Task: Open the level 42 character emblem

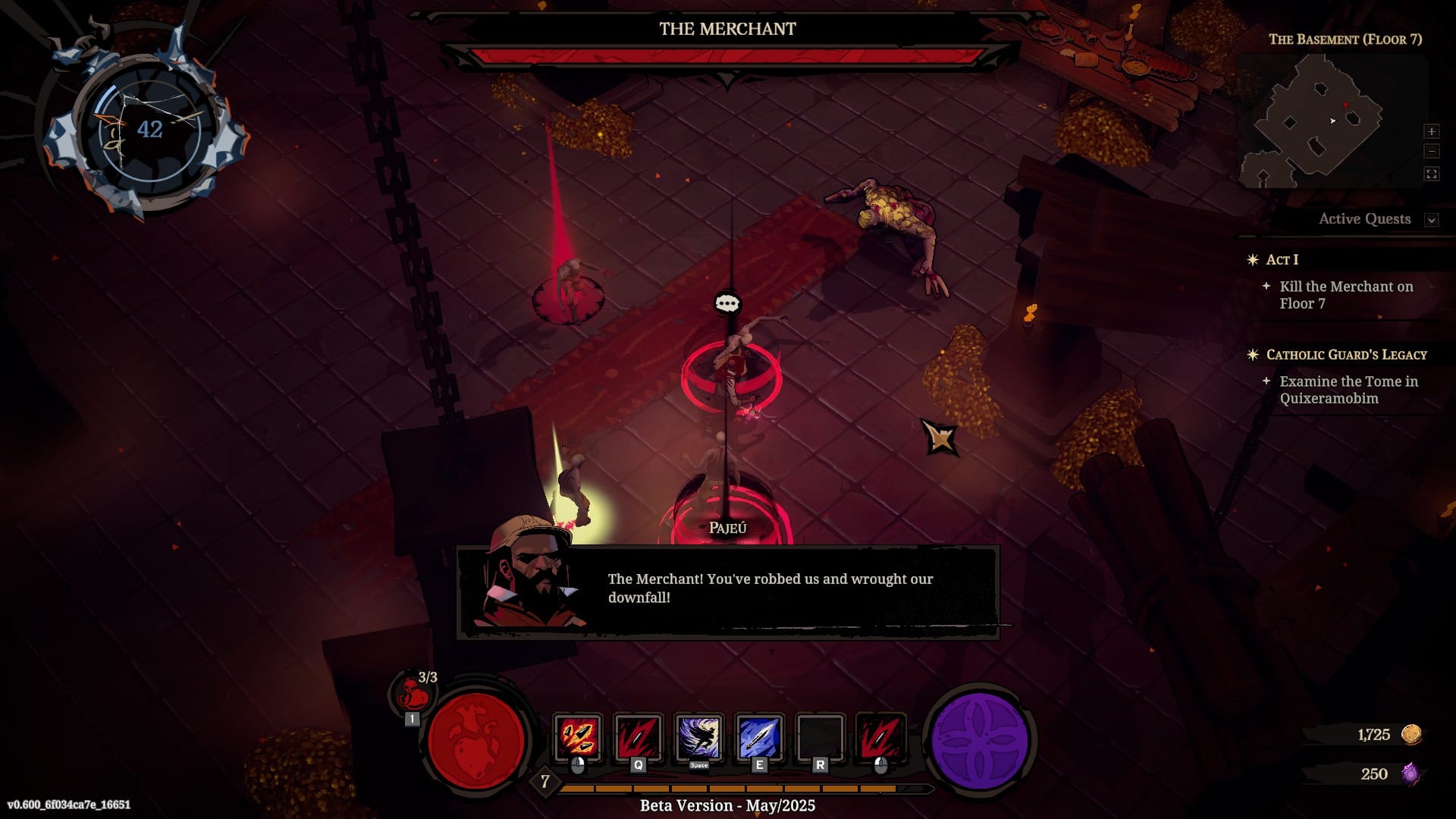Action: (149, 130)
